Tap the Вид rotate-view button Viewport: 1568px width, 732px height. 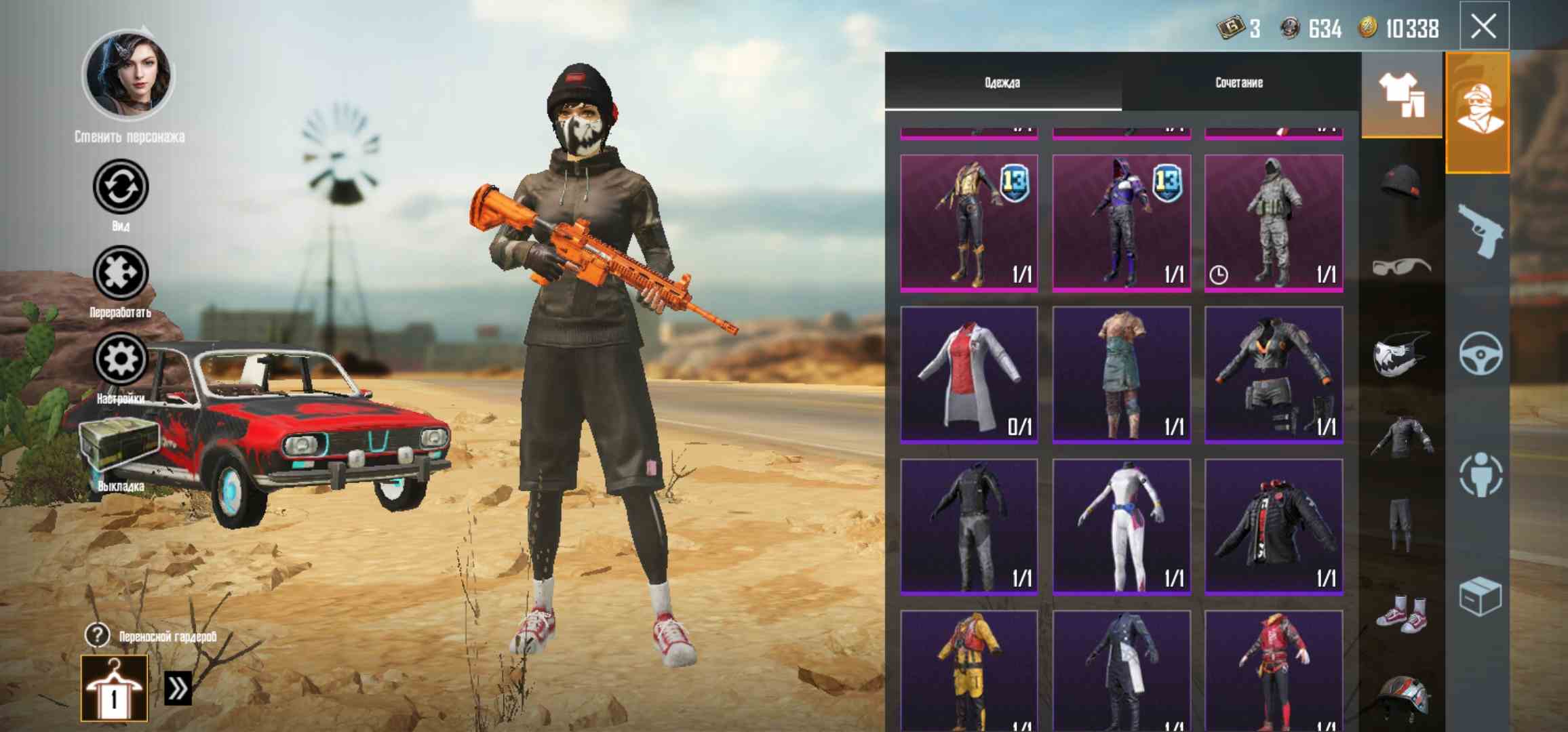(120, 186)
